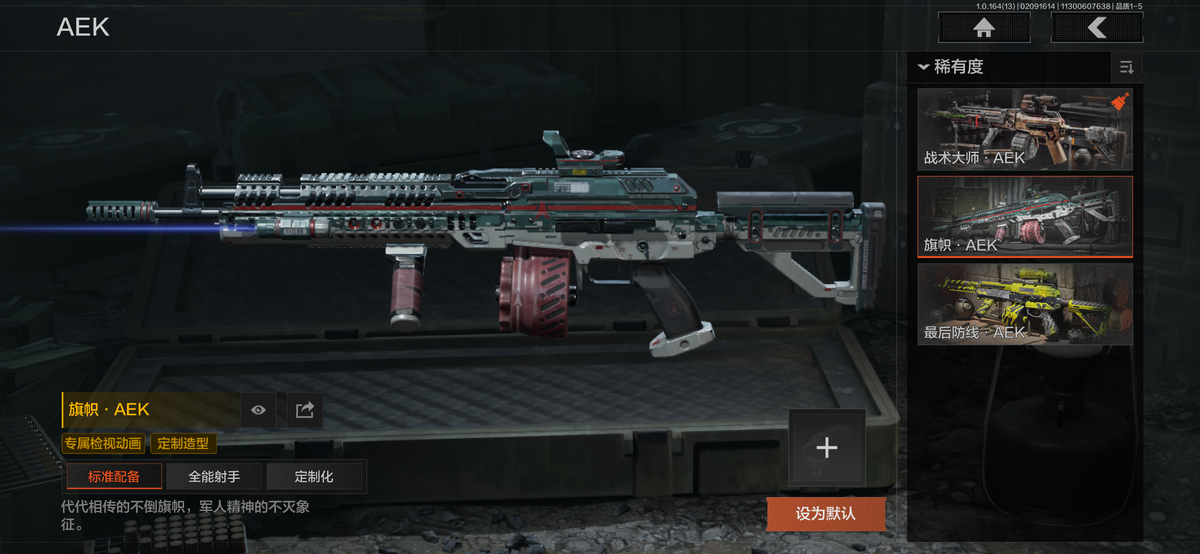Show the 定制造型 tag details

click(x=184, y=443)
